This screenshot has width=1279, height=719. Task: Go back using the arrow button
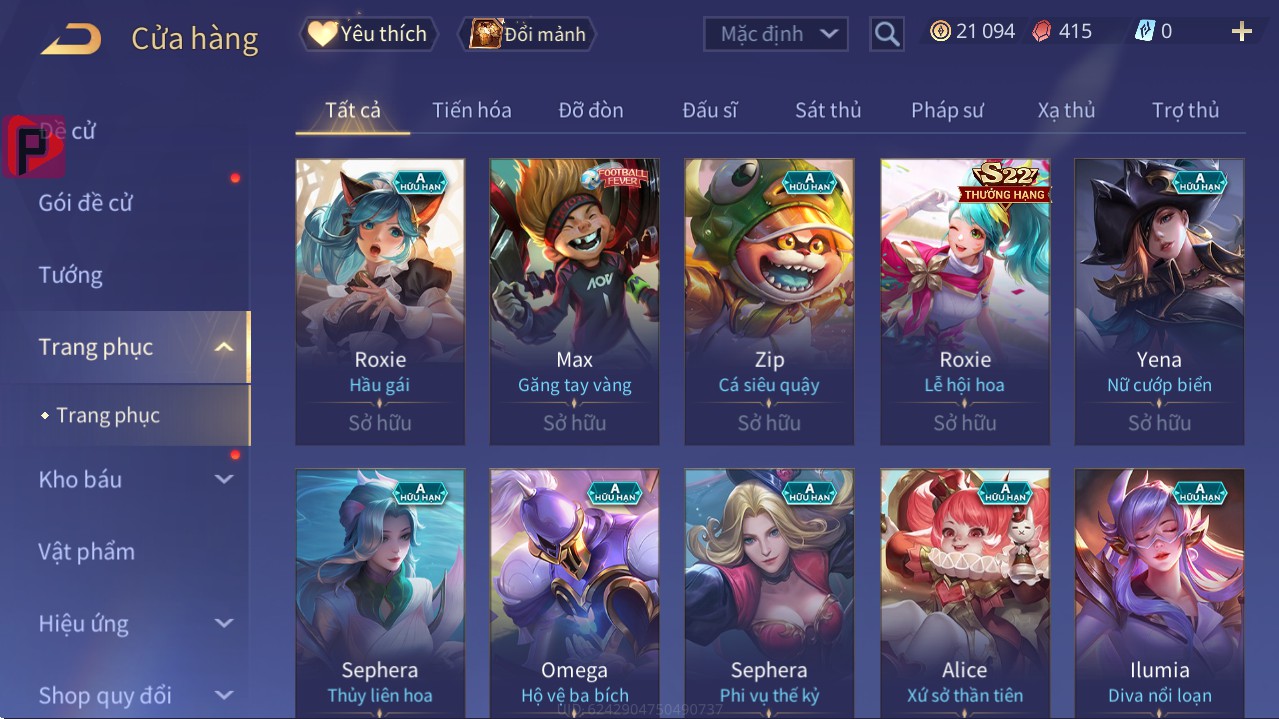pos(71,38)
